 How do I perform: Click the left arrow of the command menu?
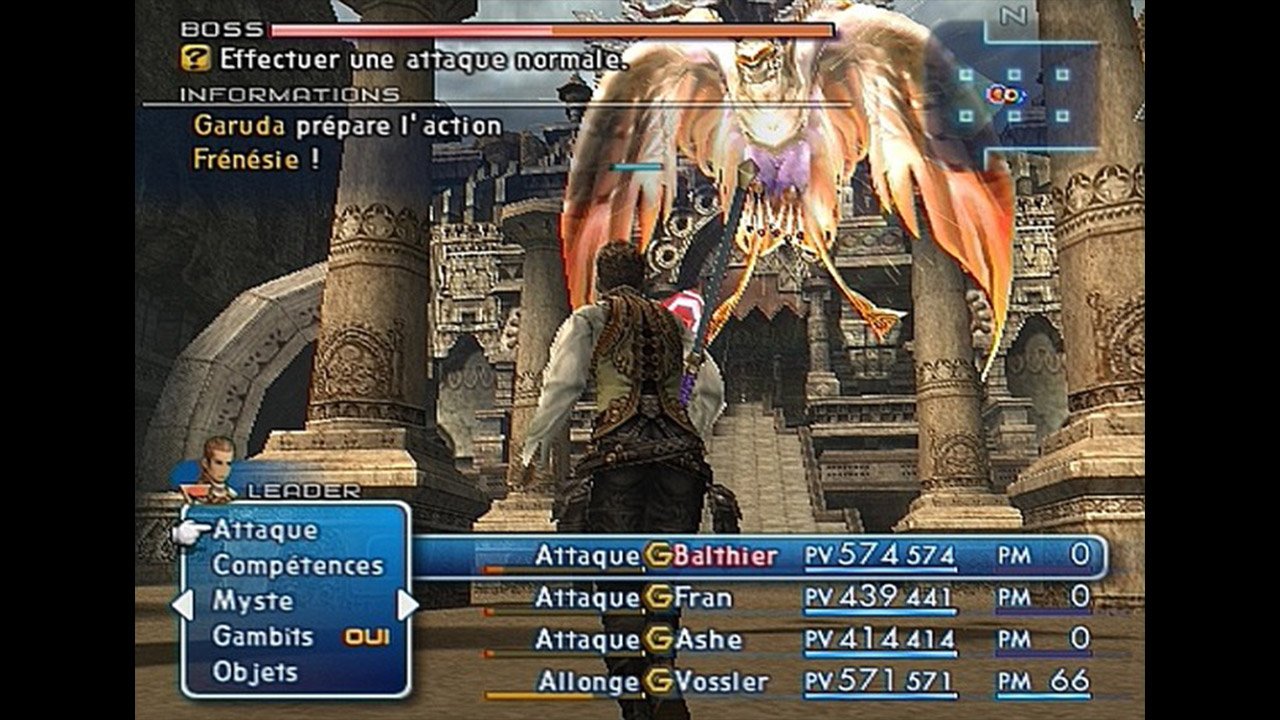pyautogui.click(x=182, y=604)
